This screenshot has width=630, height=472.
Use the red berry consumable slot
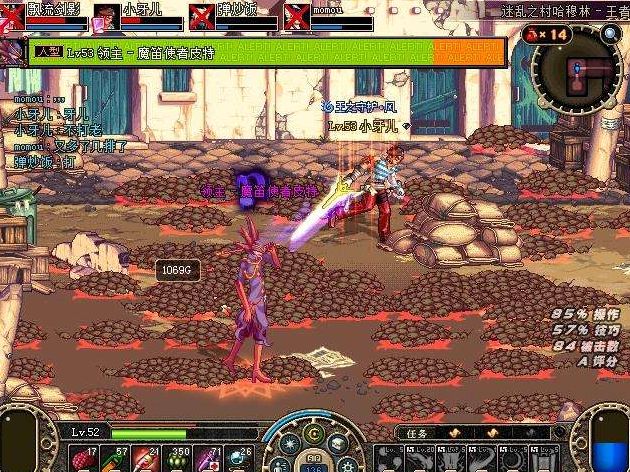click(81, 458)
